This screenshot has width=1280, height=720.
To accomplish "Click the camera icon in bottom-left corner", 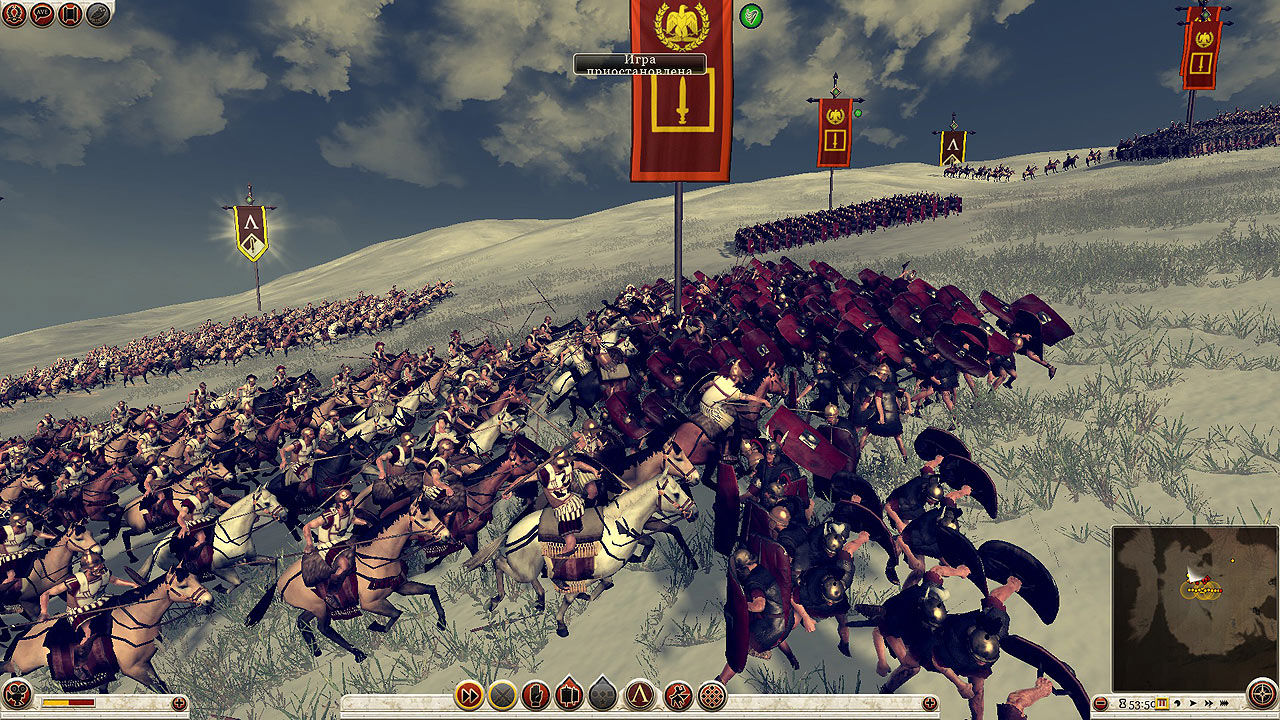I will click(x=17, y=695).
